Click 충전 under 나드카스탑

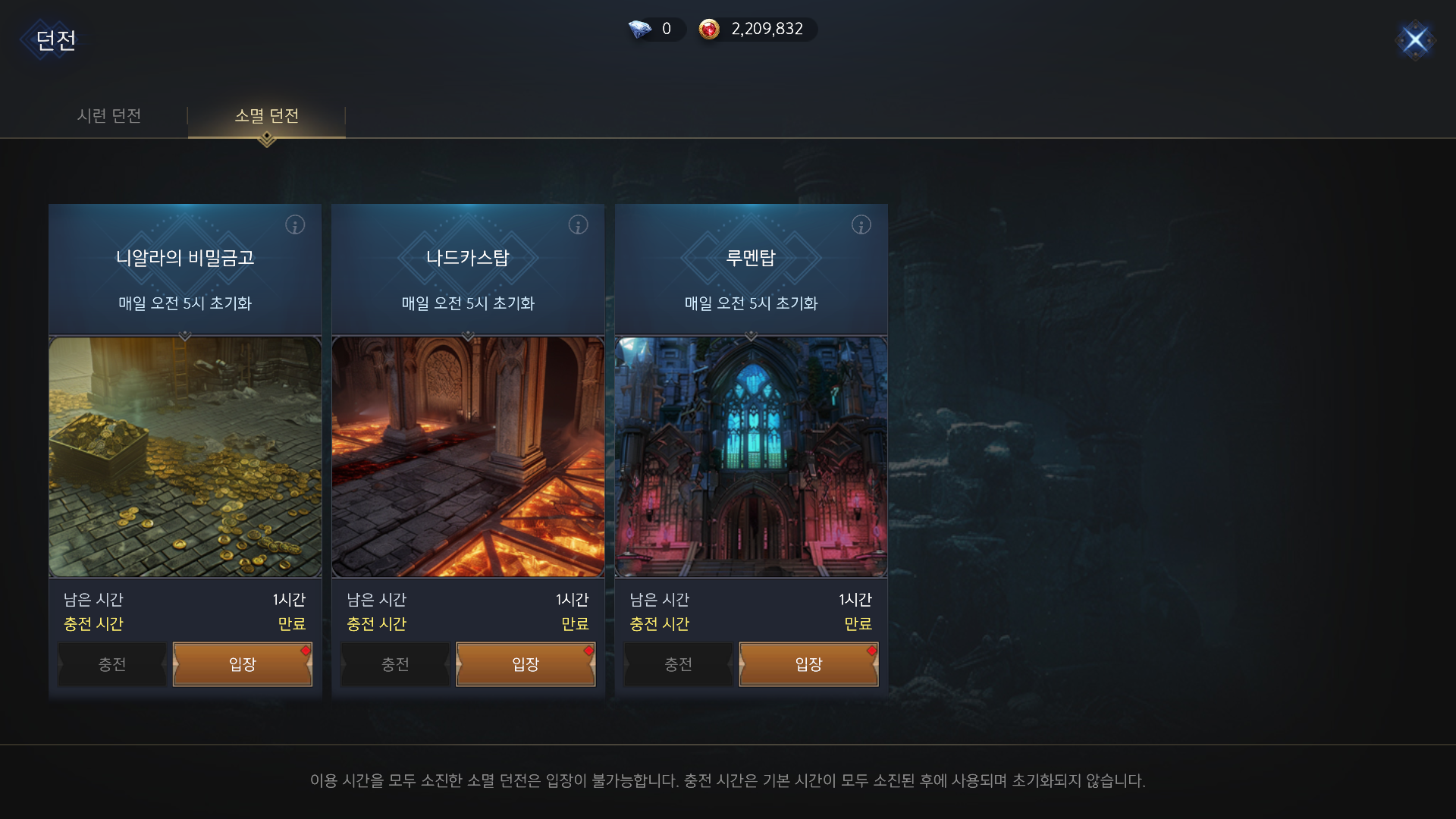click(x=394, y=664)
